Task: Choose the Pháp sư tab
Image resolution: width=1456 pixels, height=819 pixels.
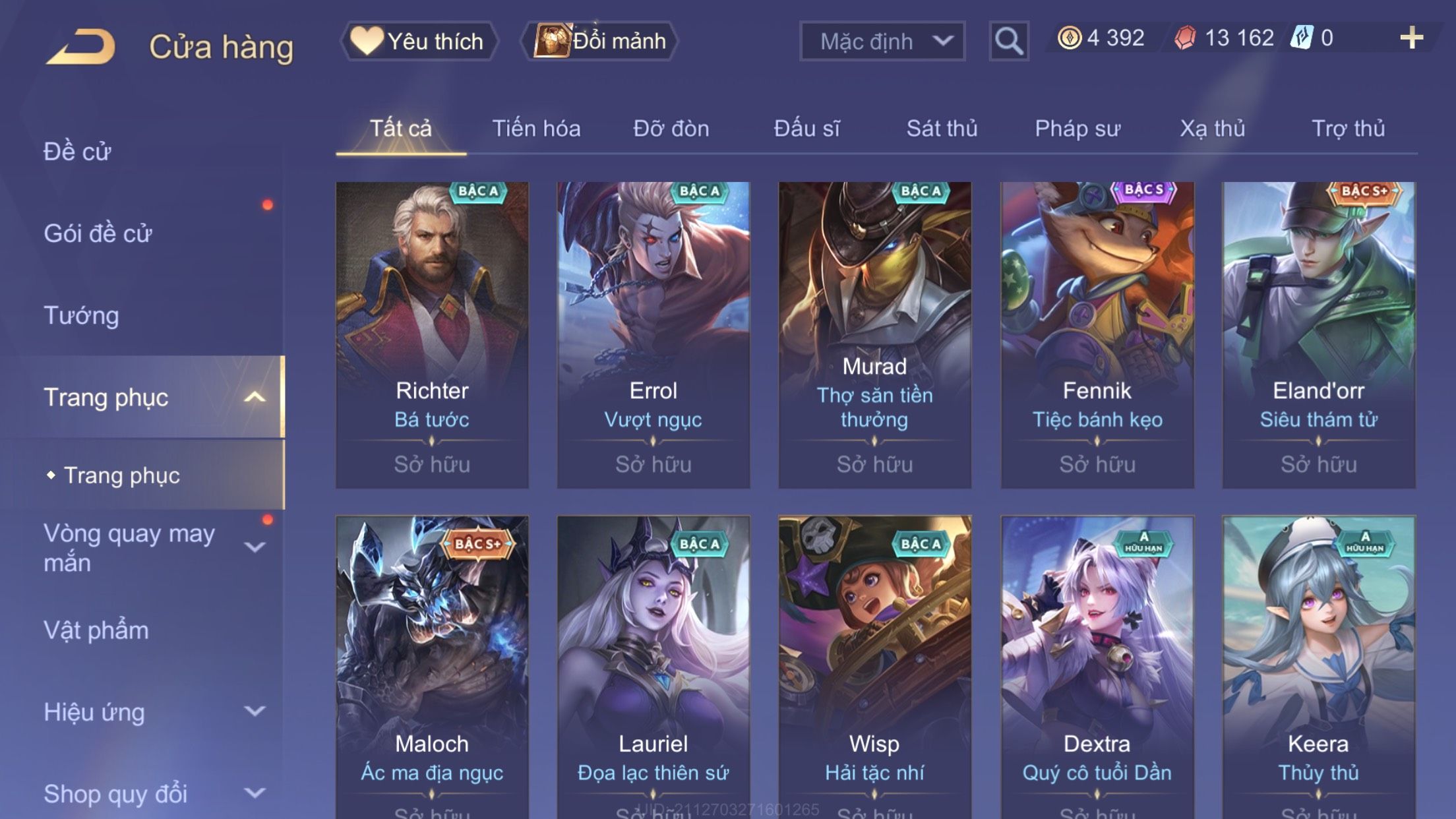Action: (x=1077, y=129)
